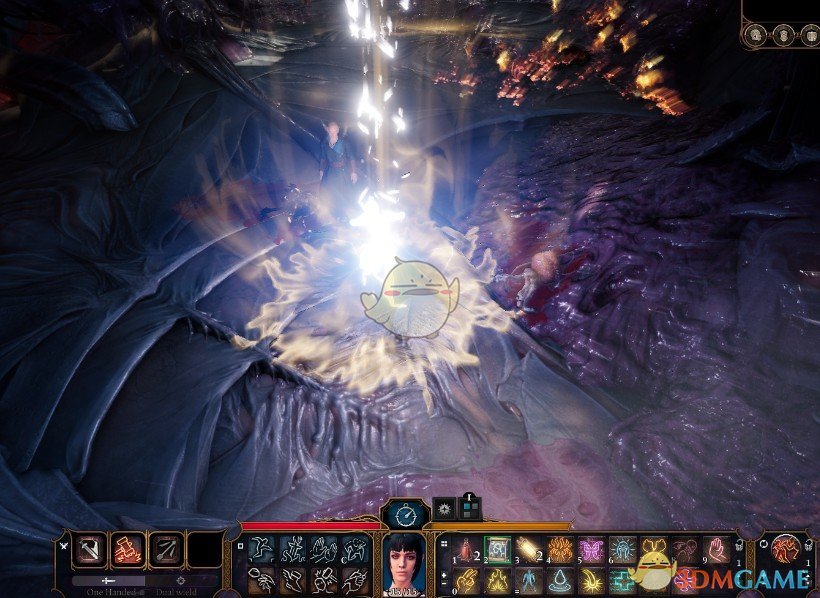
Task: Select the highlighted scroll in slot 2
Action: [x=498, y=549]
